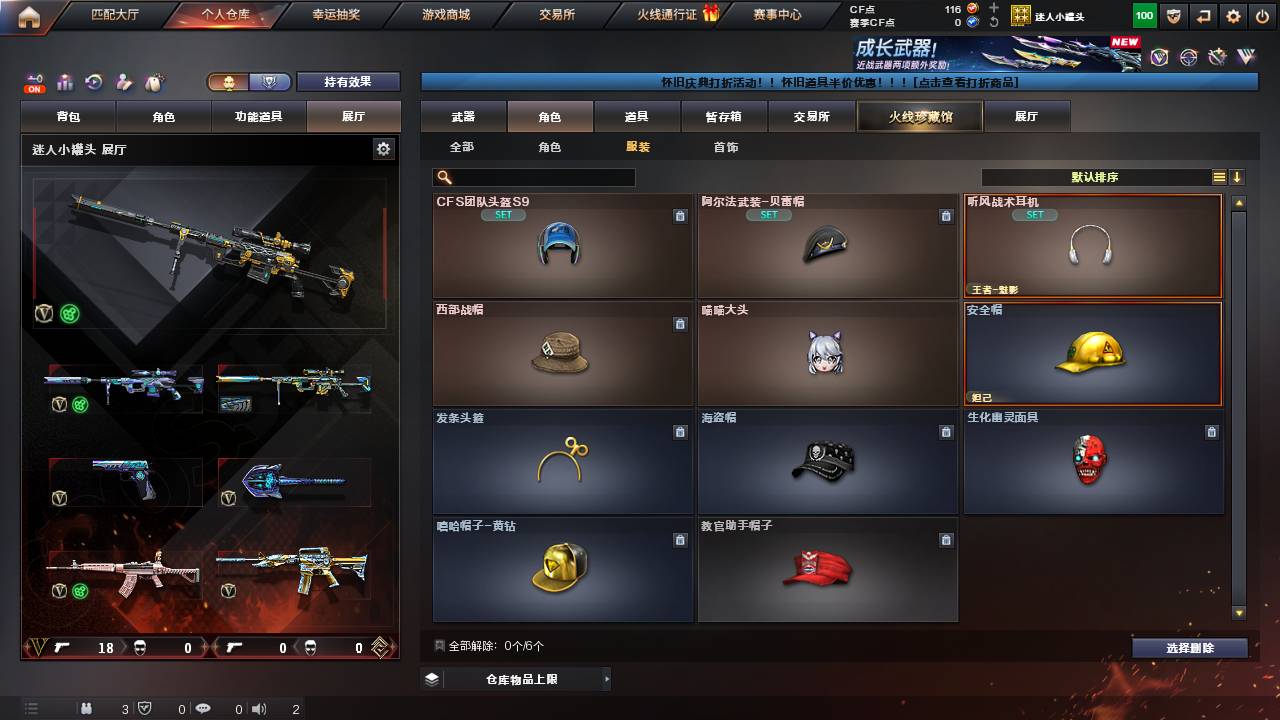Filter by 首饰 accessories subcategory
The image size is (1280, 720).
(726, 147)
